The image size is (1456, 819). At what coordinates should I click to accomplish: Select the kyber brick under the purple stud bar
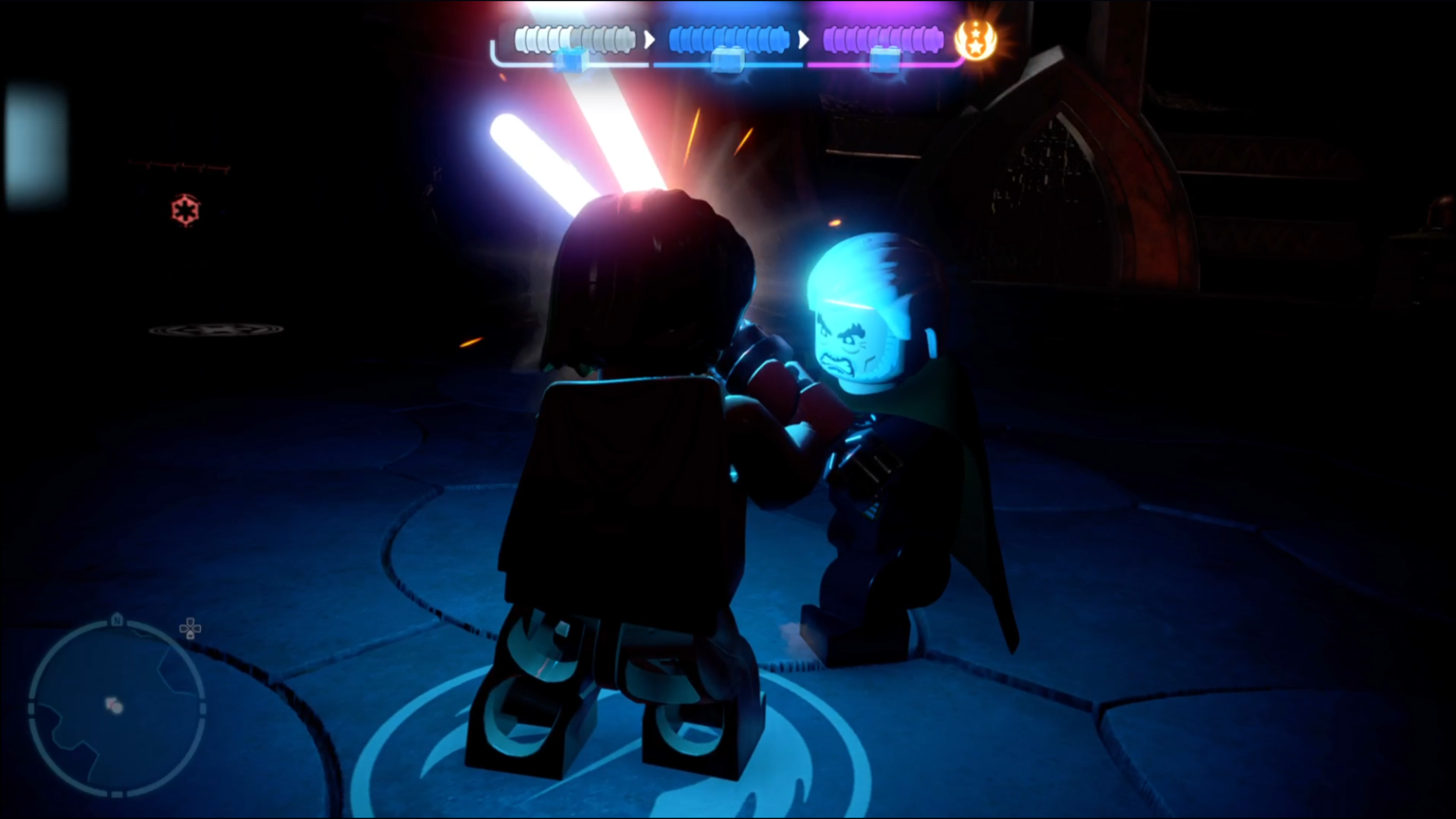coord(884,60)
